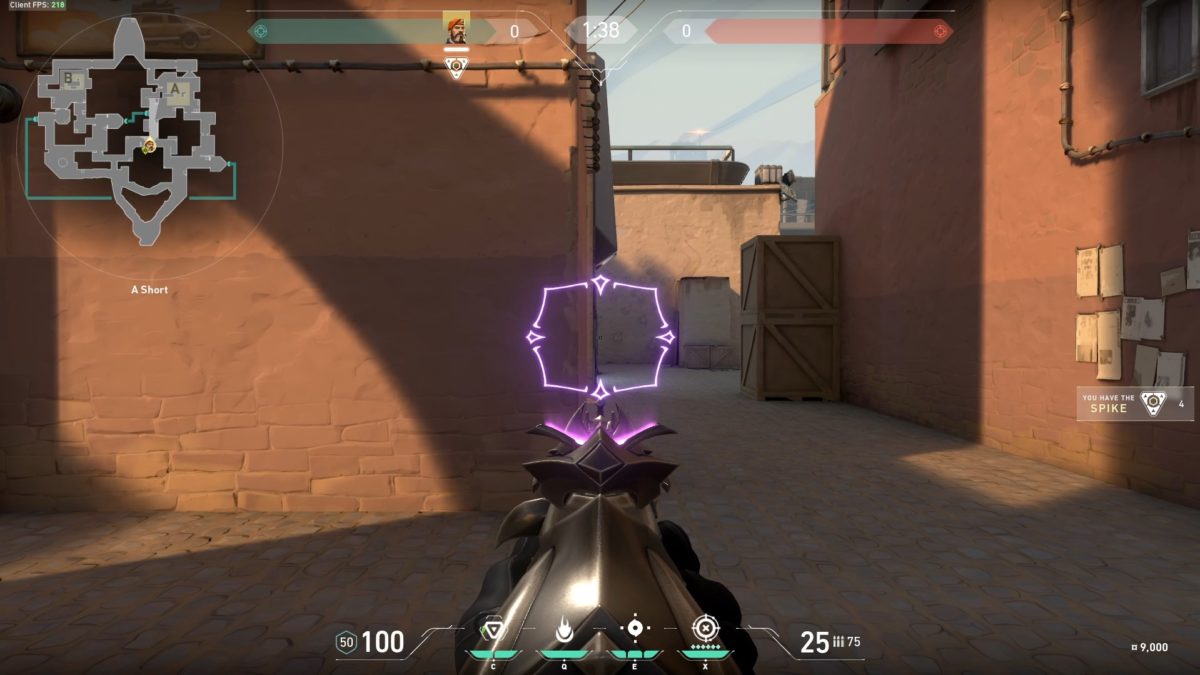Activate the Incendiary flame ability
Image resolution: width=1200 pixels, height=675 pixels.
click(x=564, y=630)
